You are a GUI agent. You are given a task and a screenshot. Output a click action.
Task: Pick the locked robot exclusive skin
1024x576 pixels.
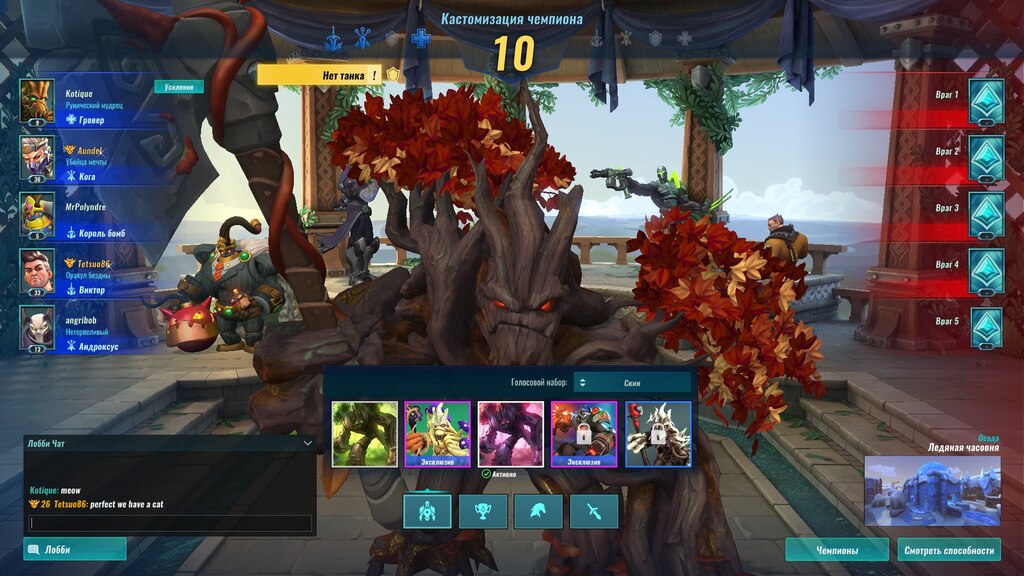pyautogui.click(x=584, y=434)
